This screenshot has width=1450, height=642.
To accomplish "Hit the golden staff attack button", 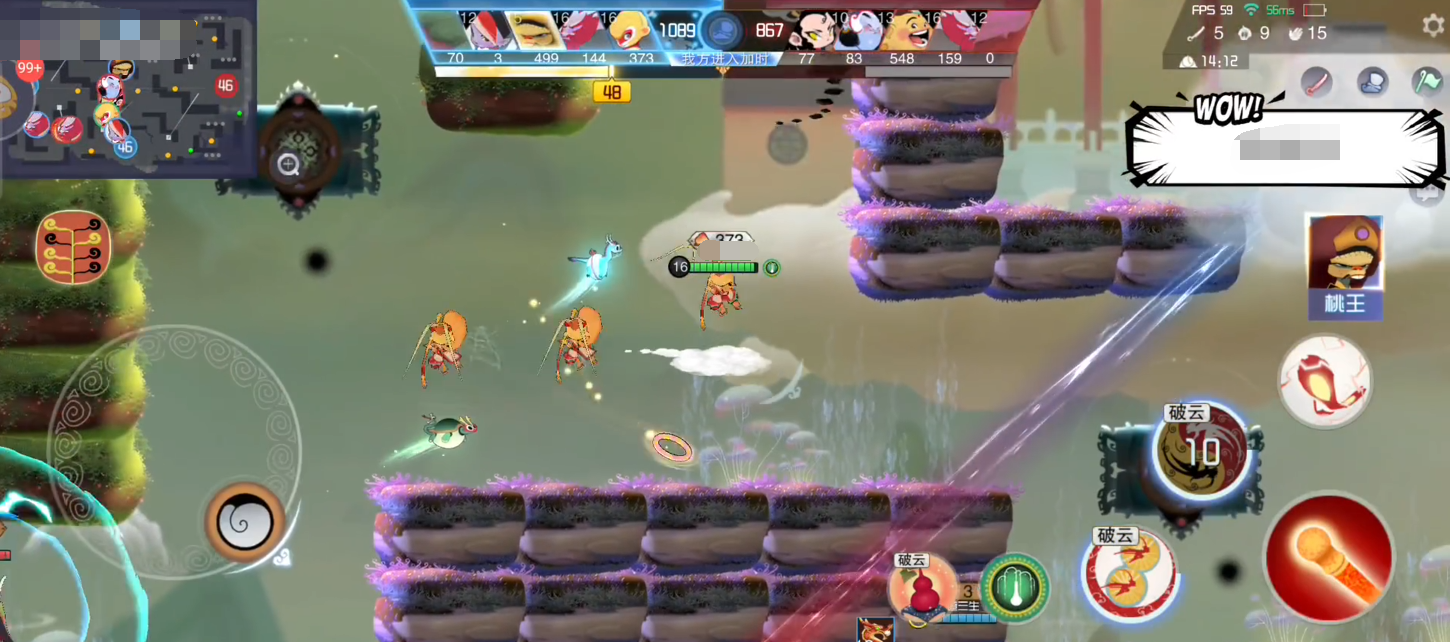I will point(1328,559).
